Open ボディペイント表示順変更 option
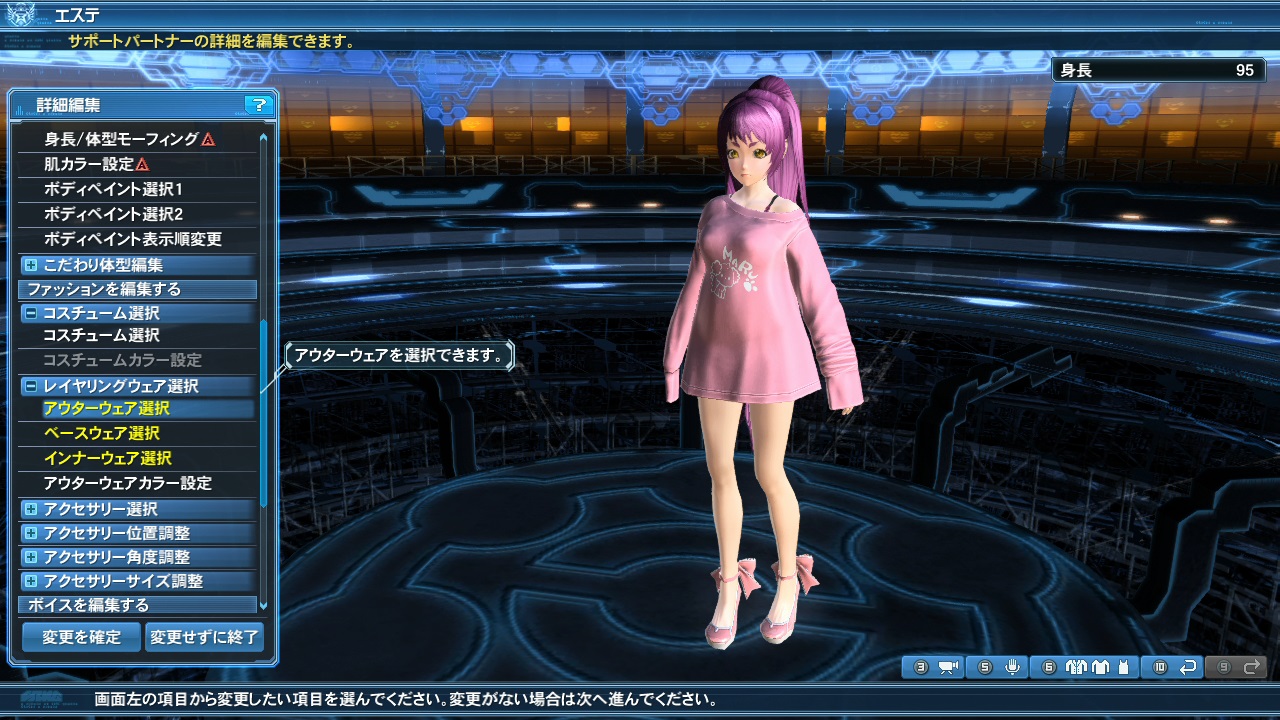The height and width of the screenshot is (720, 1280). point(133,239)
